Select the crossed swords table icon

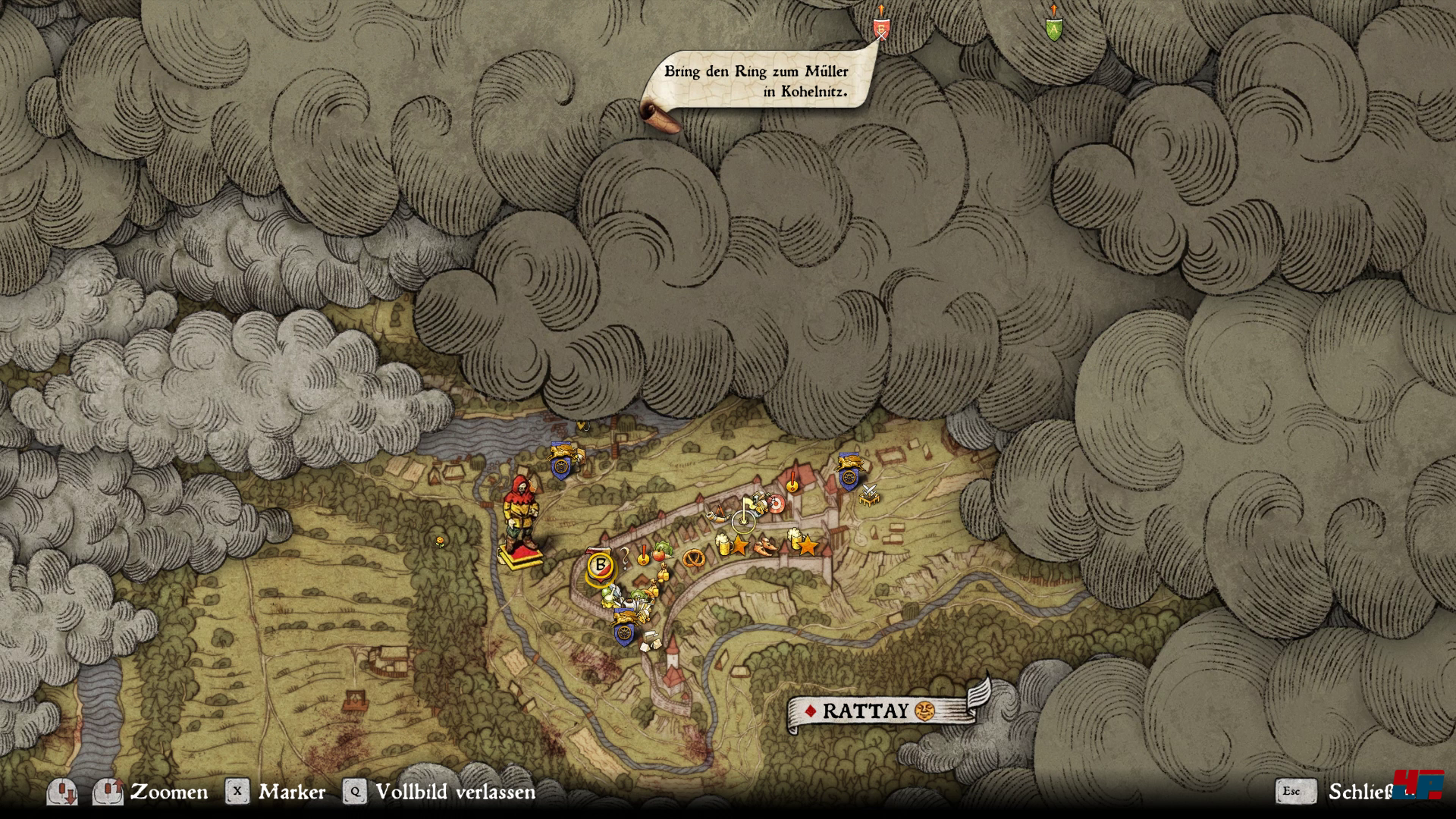point(869,494)
